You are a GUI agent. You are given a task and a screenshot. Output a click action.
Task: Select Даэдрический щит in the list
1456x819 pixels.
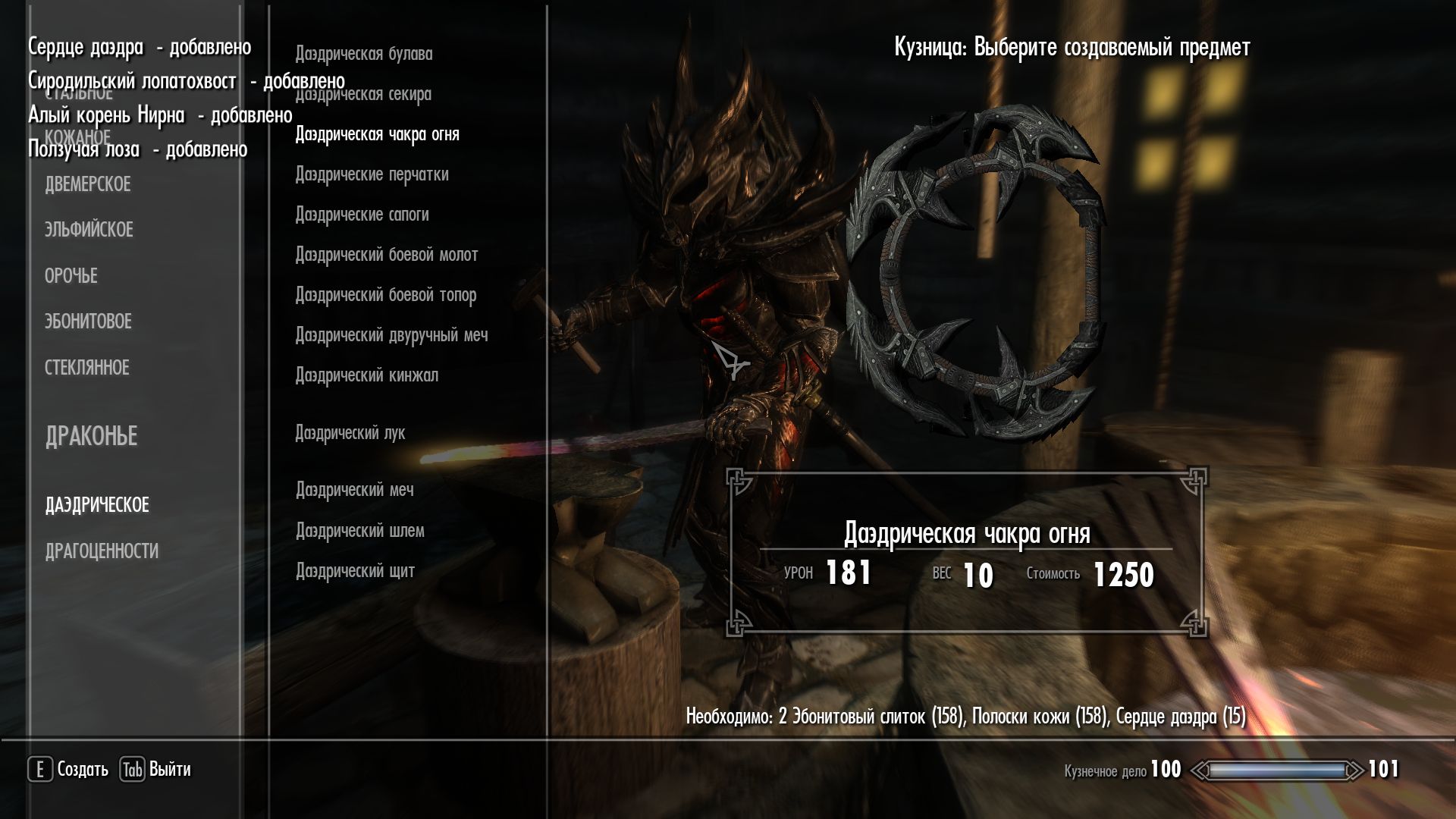tap(355, 571)
